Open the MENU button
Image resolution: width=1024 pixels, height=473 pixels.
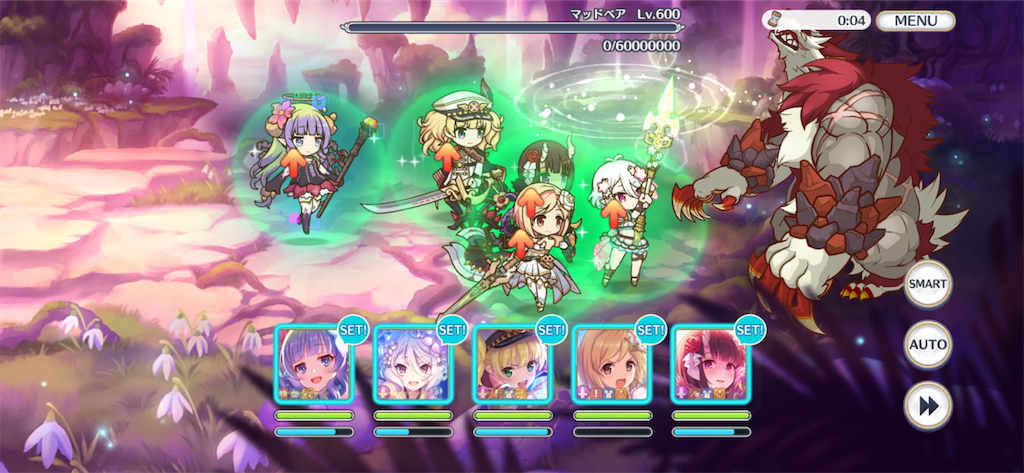pyautogui.click(x=915, y=20)
